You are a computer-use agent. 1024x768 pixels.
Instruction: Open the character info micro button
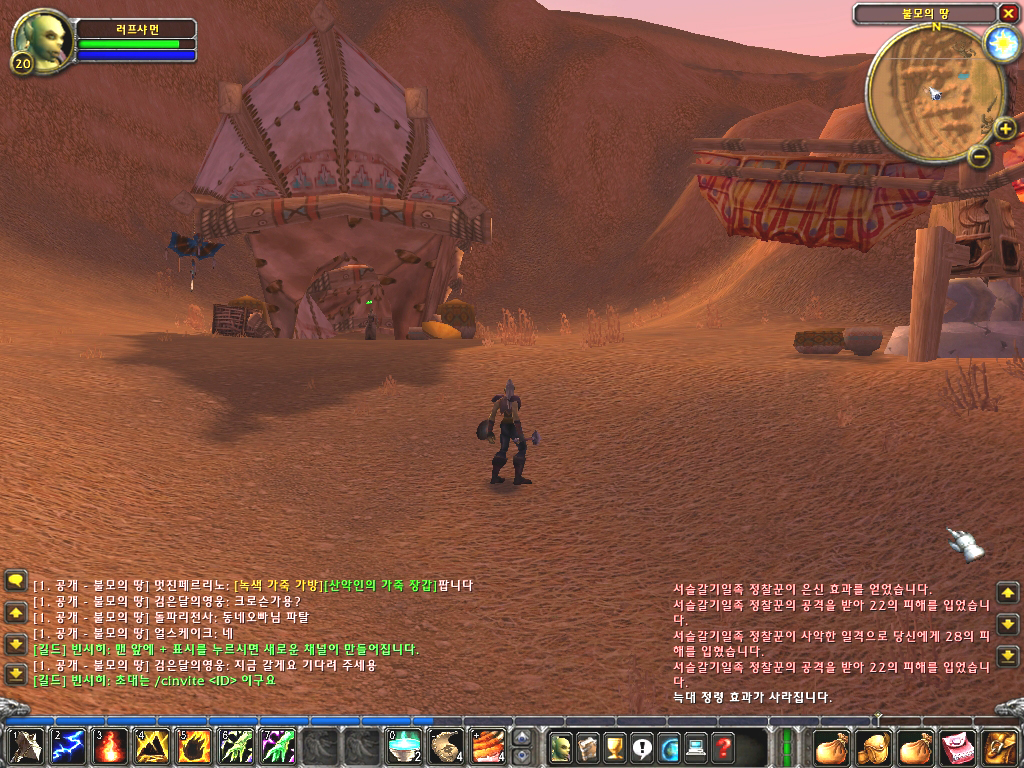point(561,747)
